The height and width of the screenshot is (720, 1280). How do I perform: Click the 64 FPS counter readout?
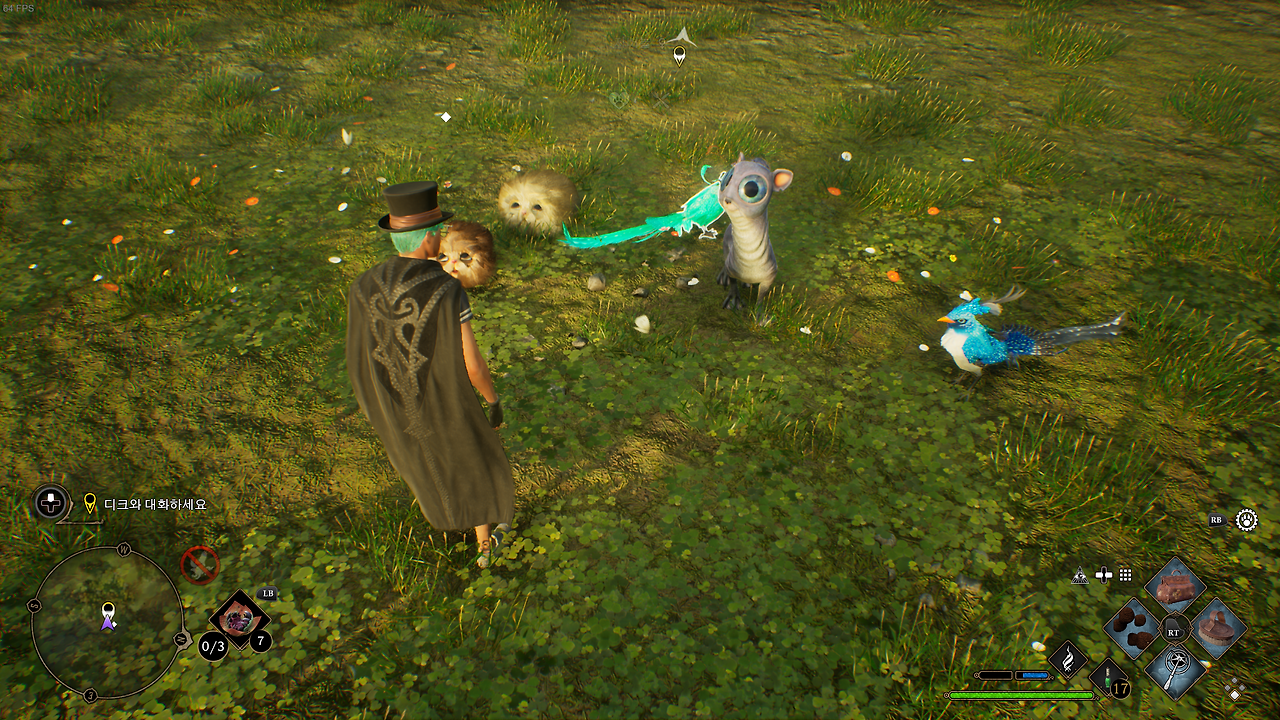[18, 10]
